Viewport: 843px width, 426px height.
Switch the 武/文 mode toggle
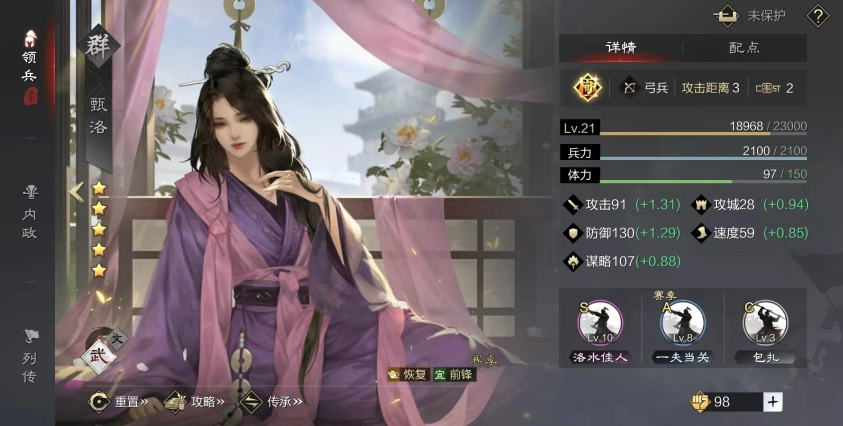click(x=98, y=354)
